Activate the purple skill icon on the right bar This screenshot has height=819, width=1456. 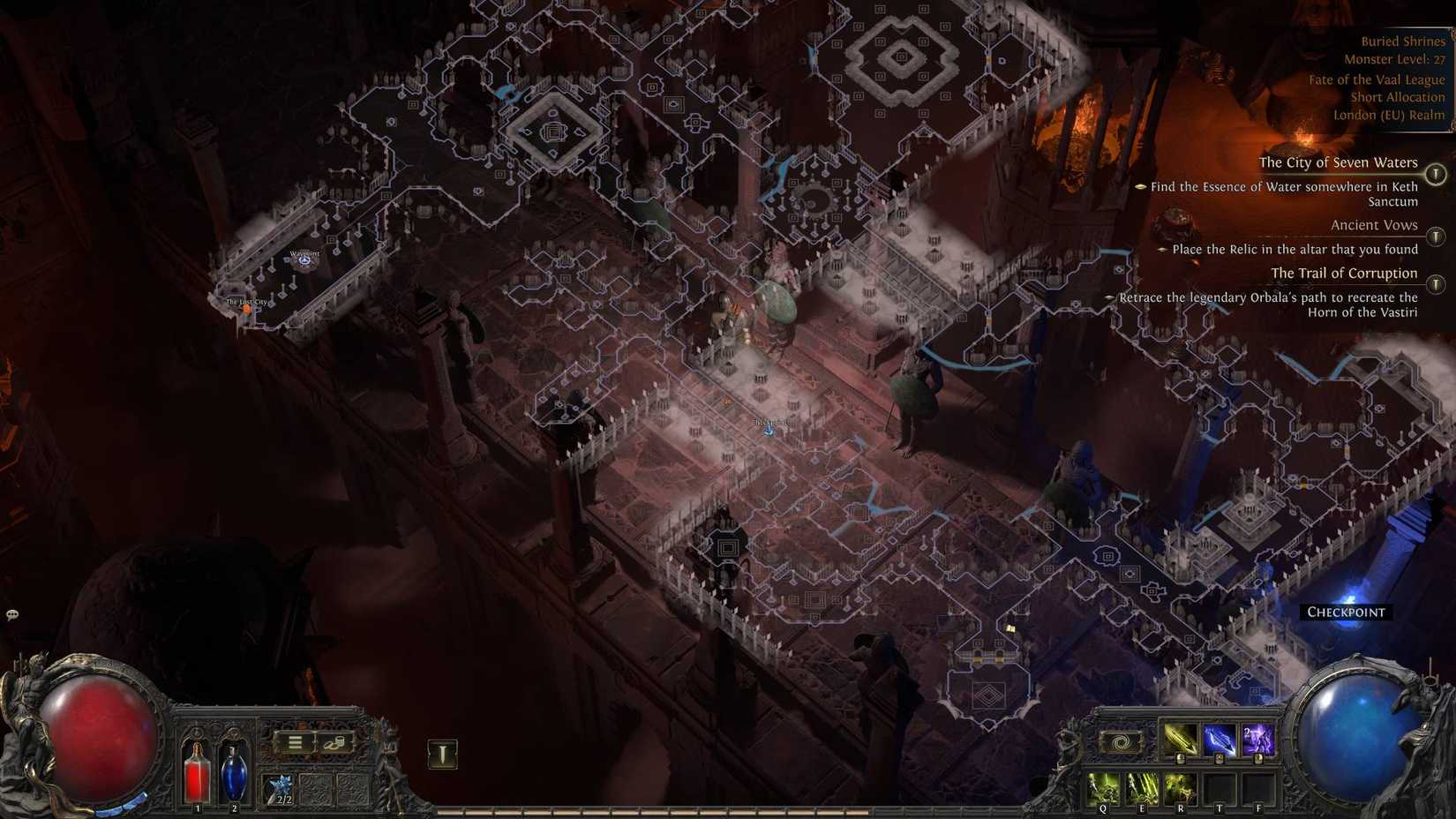(1257, 740)
